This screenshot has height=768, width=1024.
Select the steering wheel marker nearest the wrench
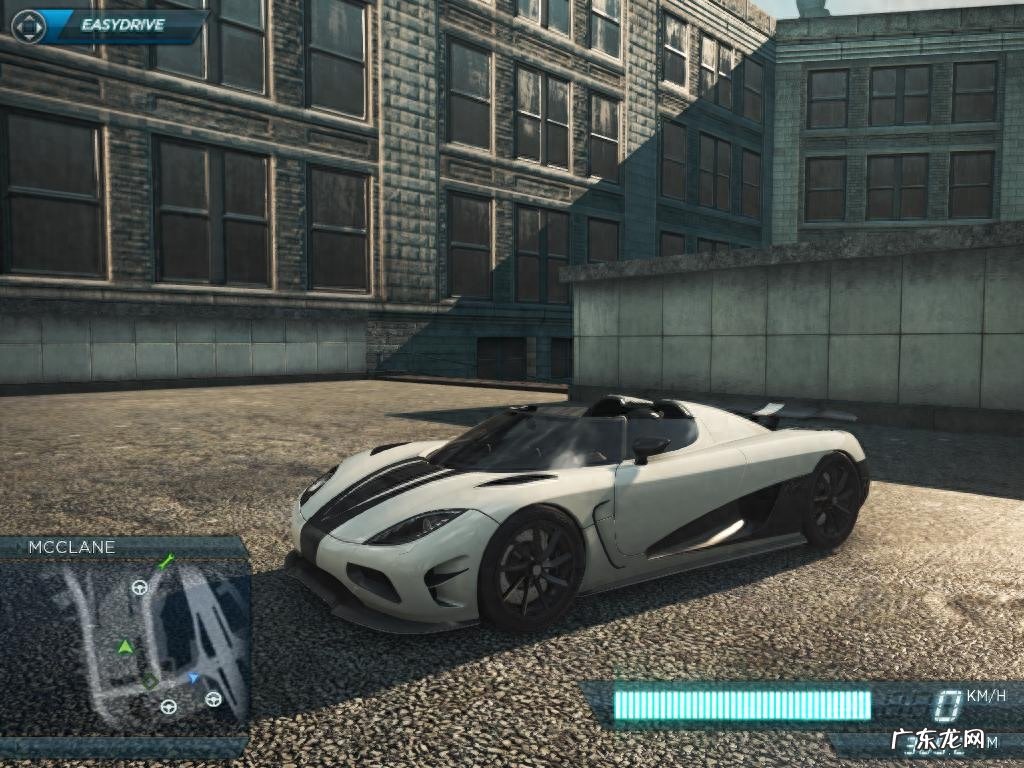(140, 587)
